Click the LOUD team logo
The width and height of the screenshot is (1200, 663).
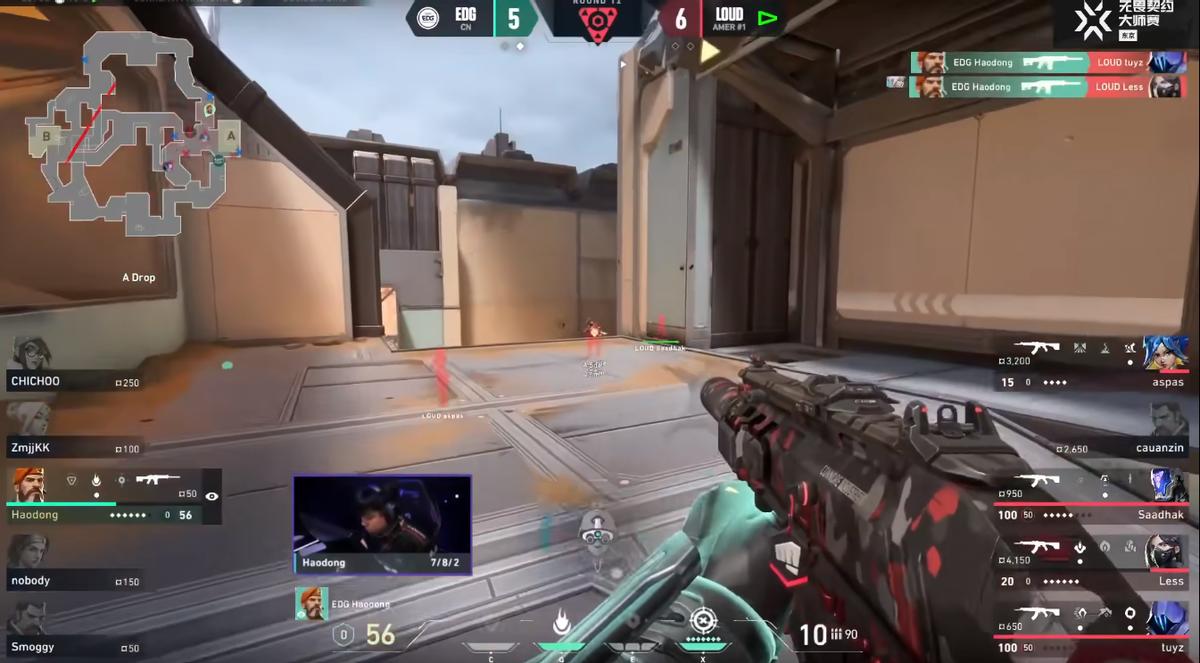(767, 18)
